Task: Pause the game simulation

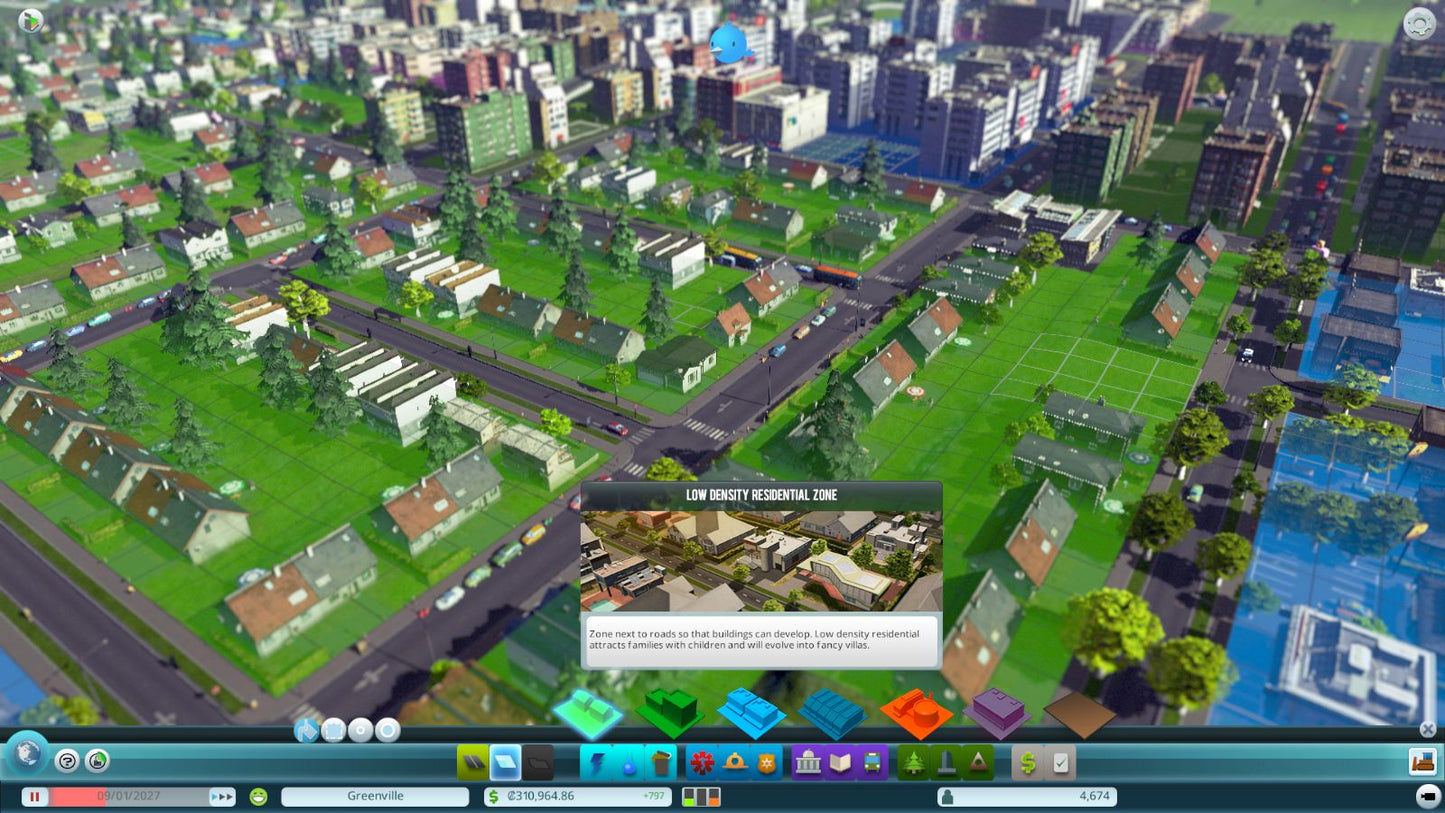Action: pyautogui.click(x=35, y=796)
